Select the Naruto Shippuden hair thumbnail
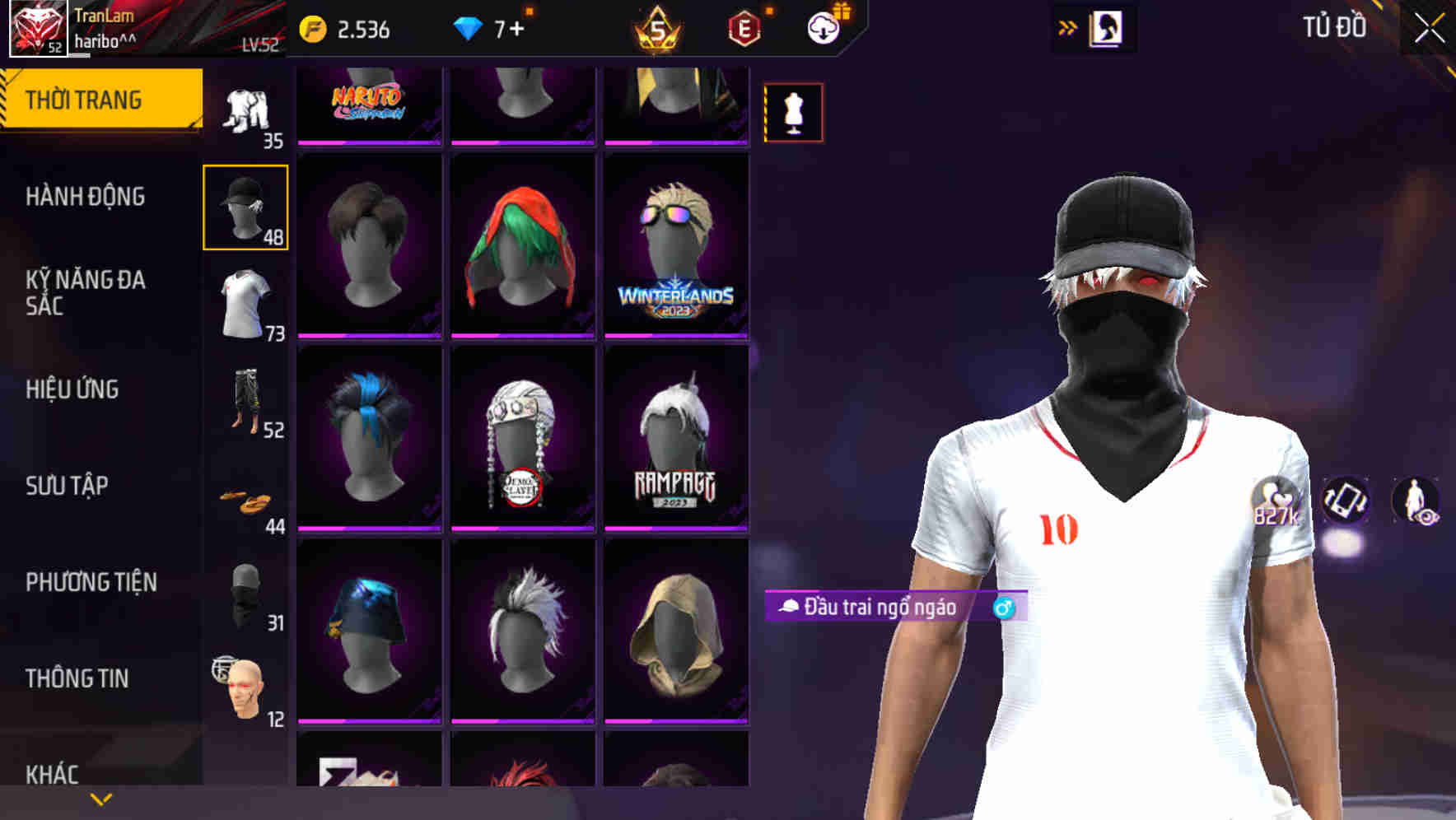Image resolution: width=1456 pixels, height=820 pixels. point(369,105)
